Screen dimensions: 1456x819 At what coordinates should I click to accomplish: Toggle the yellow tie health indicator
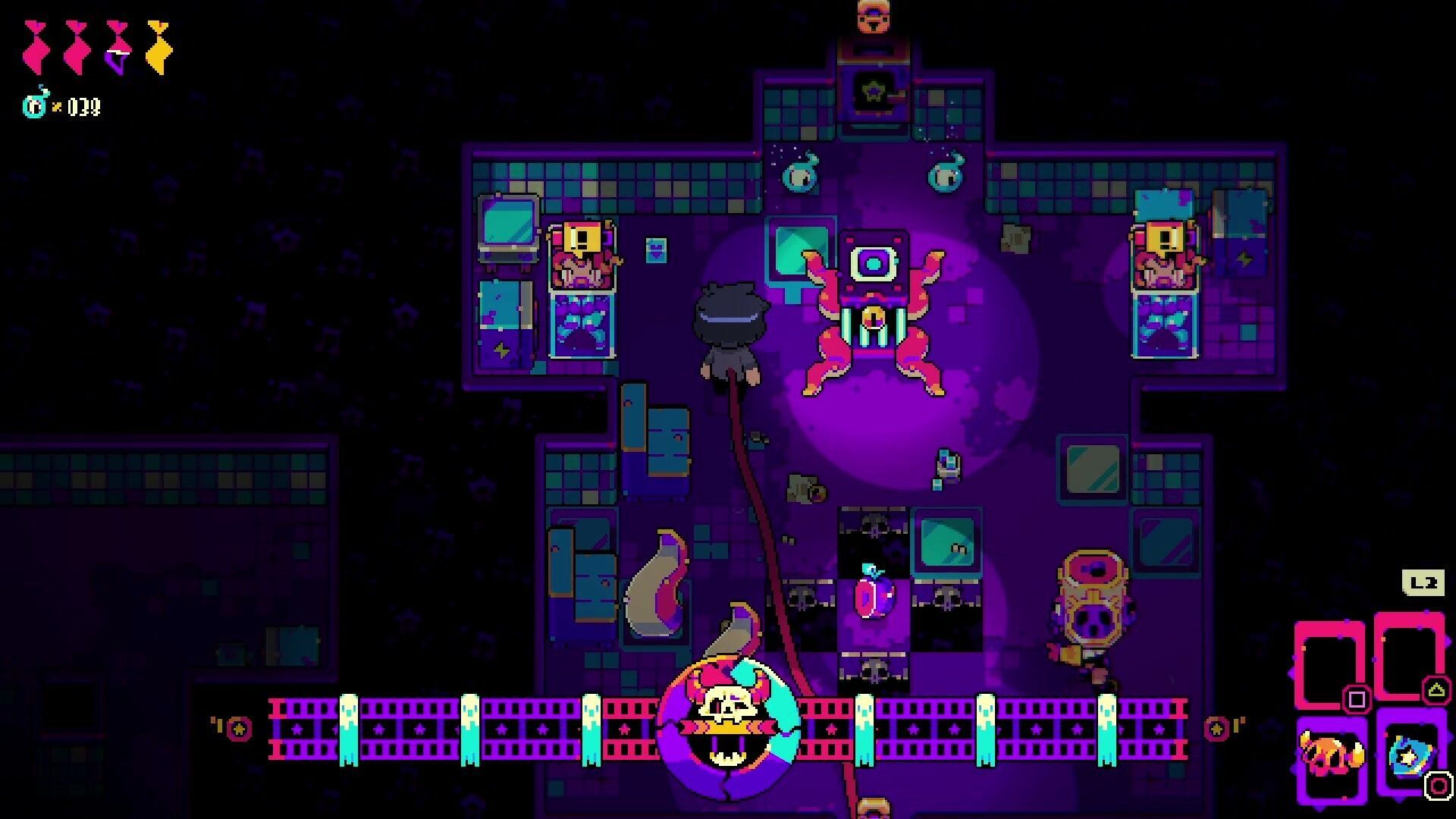[158, 48]
